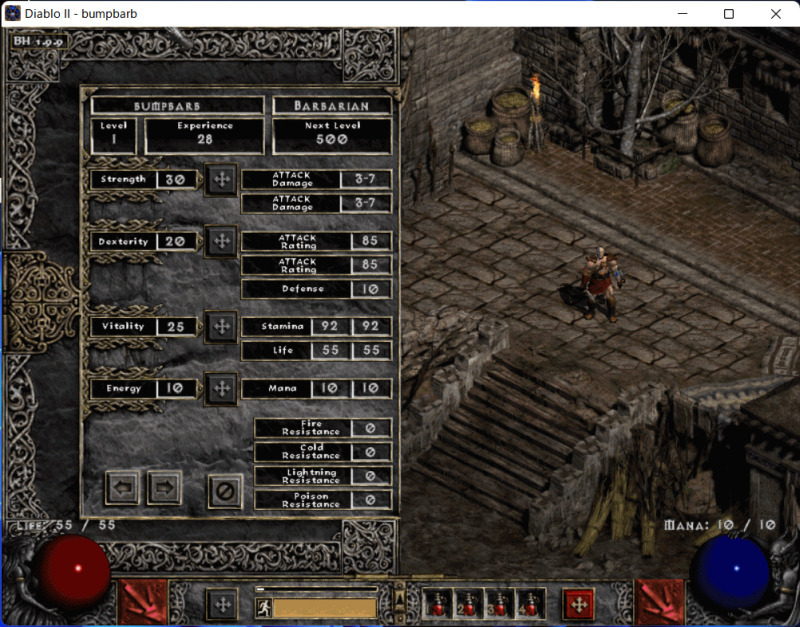
Task: Click the right arrow button on character panel
Action: point(164,488)
